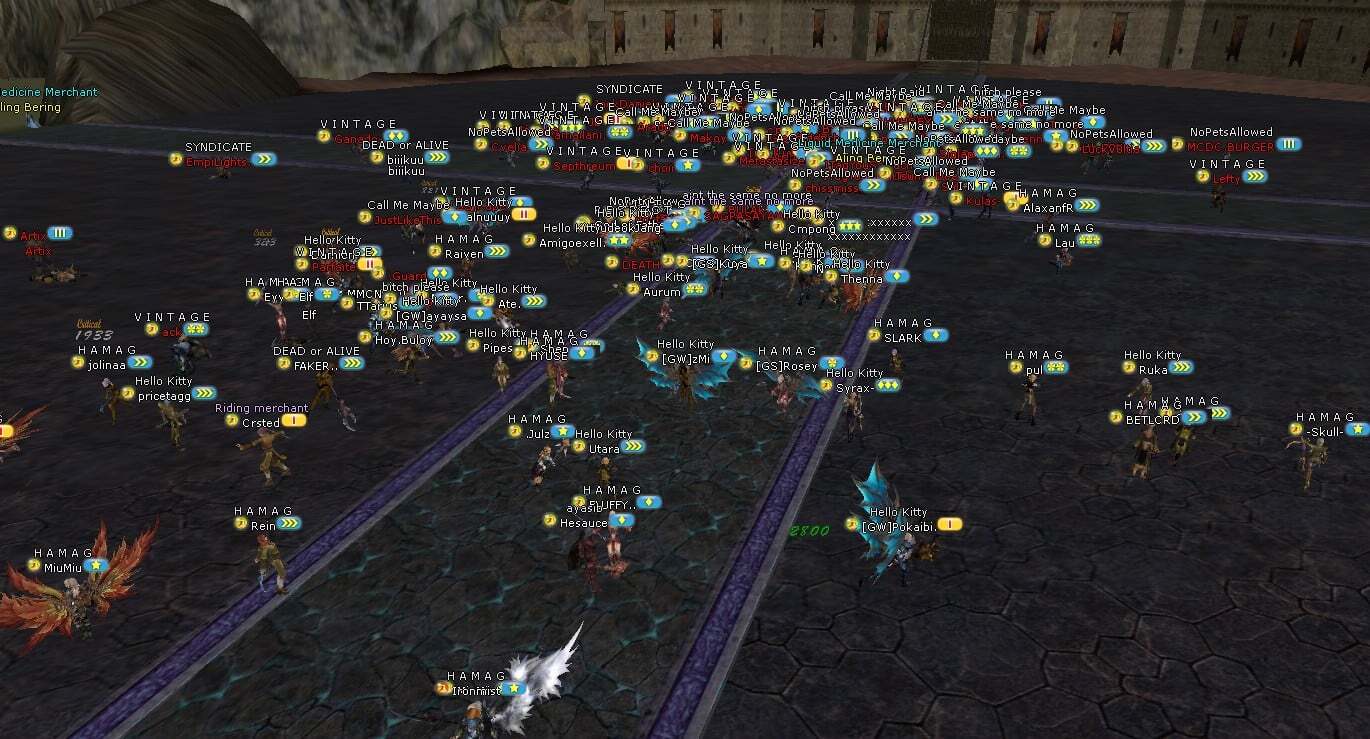Click the diamond emblem beside SLARK of HAMAG
Image resolution: width=1370 pixels, height=739 pixels.
[936, 334]
